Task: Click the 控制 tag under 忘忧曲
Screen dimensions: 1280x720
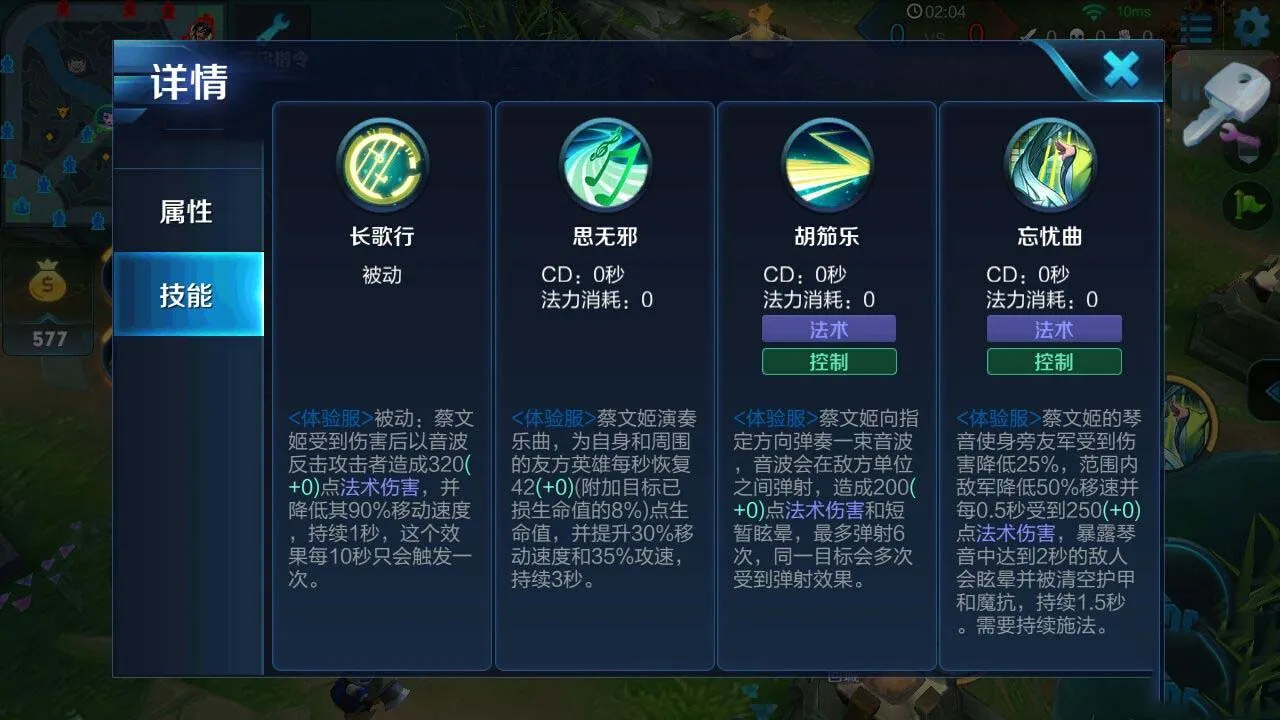Action: (1054, 362)
